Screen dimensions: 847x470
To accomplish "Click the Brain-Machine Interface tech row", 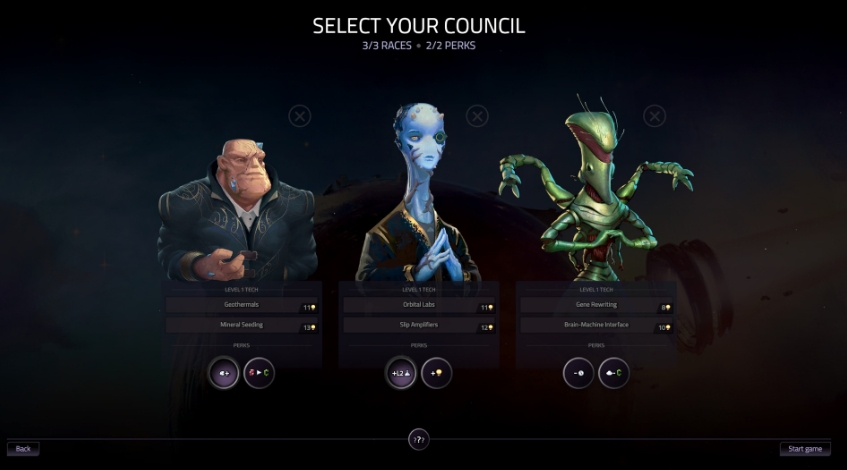I will pos(595,325).
